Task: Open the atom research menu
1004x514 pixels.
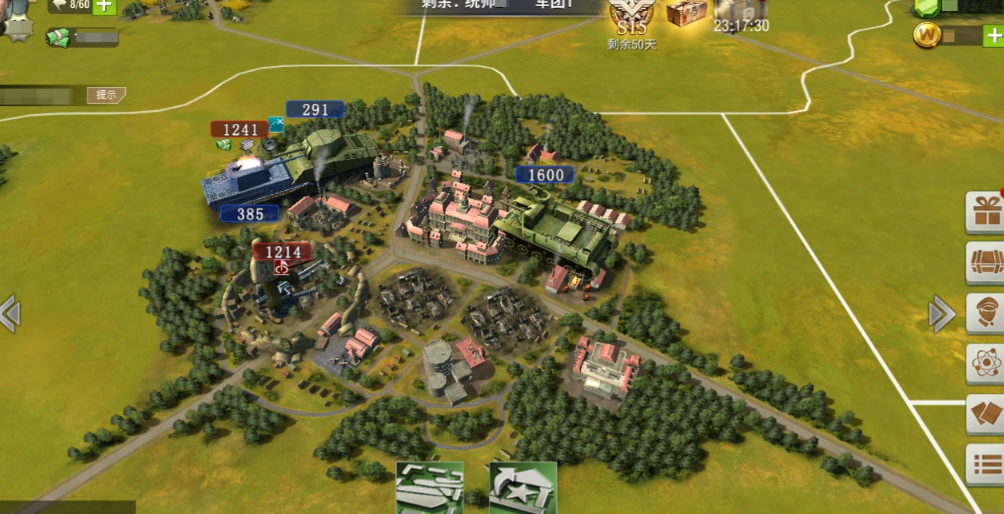Action: (x=985, y=364)
